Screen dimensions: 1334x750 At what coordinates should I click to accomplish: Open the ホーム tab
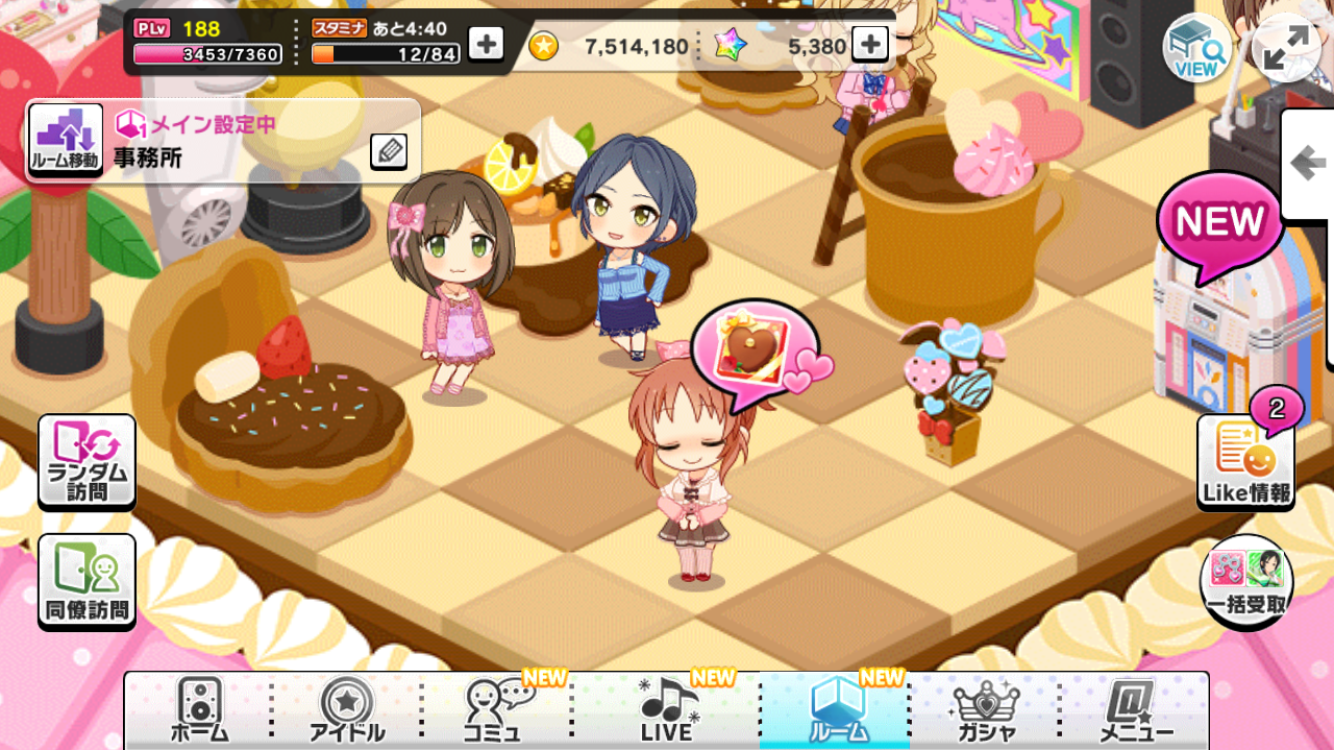click(x=198, y=712)
